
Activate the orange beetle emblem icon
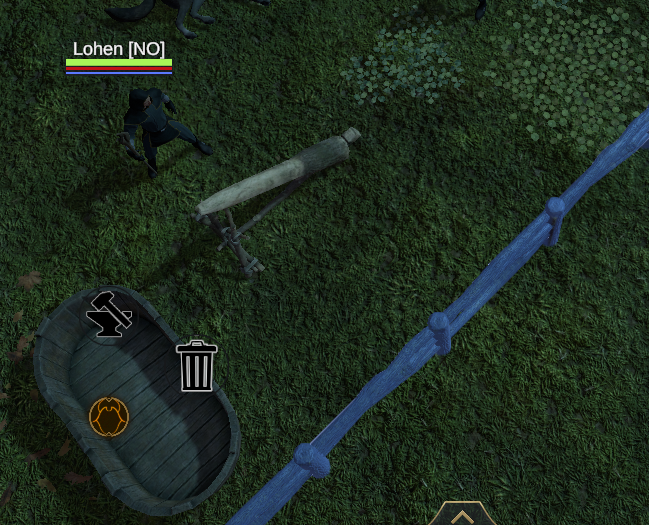(109, 417)
